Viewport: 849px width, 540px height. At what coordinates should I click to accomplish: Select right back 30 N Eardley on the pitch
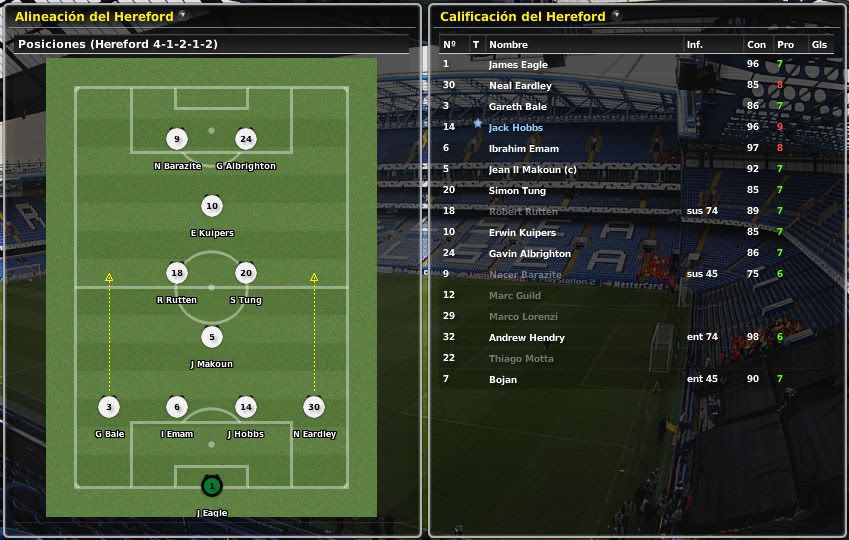tap(314, 407)
